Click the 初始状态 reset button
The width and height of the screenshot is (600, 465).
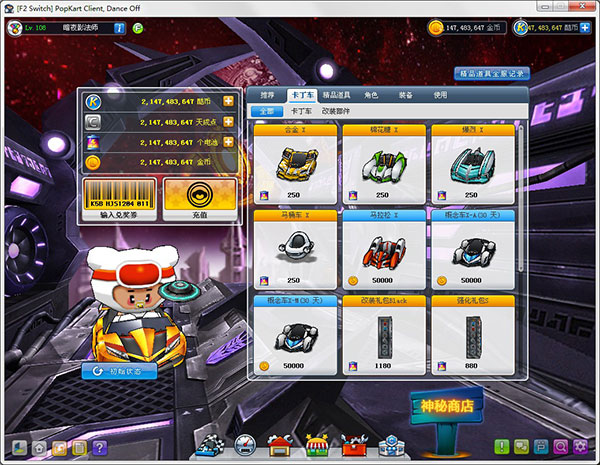click(119, 371)
